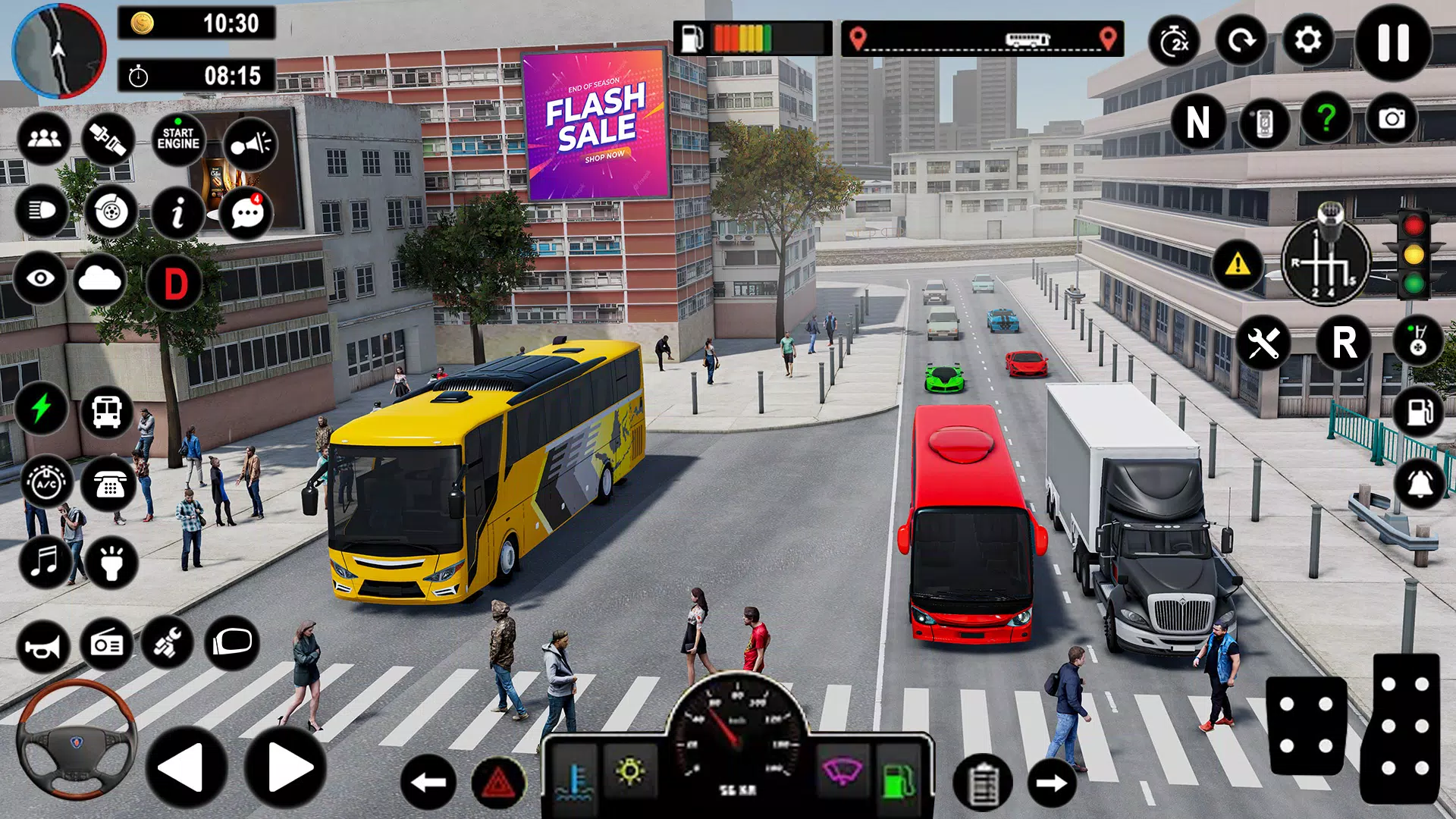
Task: Open the chat messages bubble
Action: [x=246, y=213]
